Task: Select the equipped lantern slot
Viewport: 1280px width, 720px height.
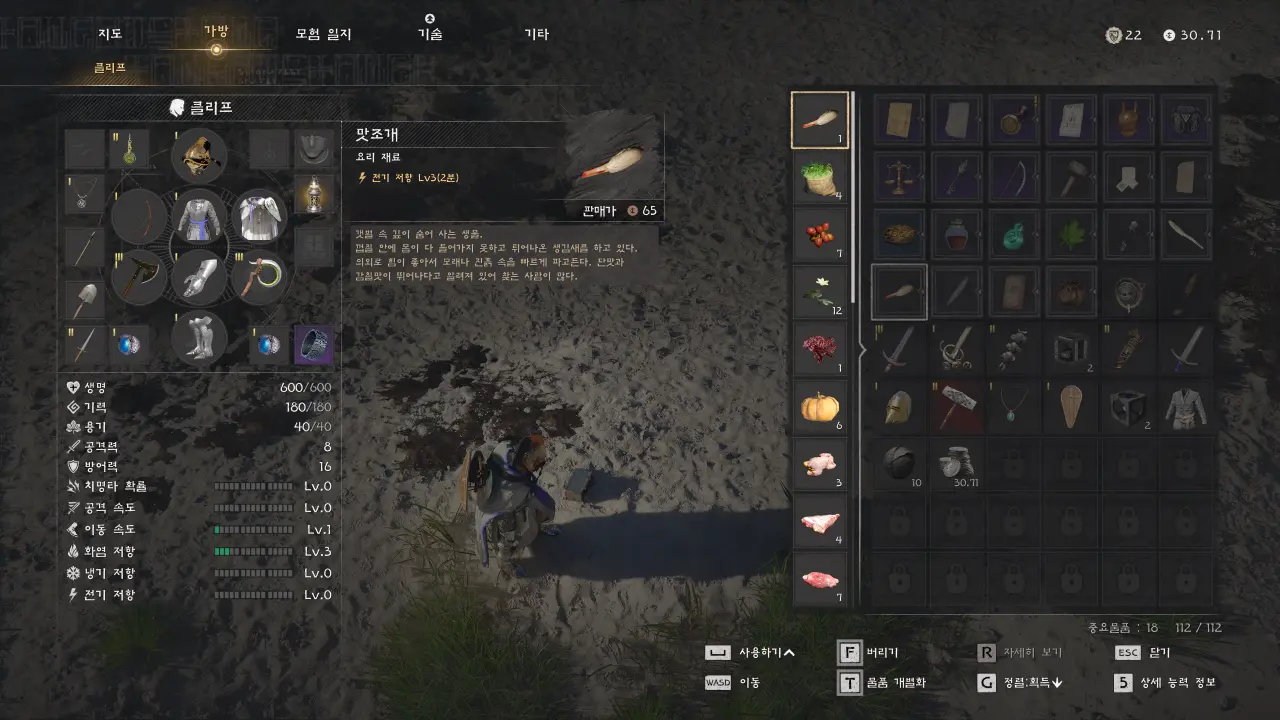Action: (x=314, y=192)
